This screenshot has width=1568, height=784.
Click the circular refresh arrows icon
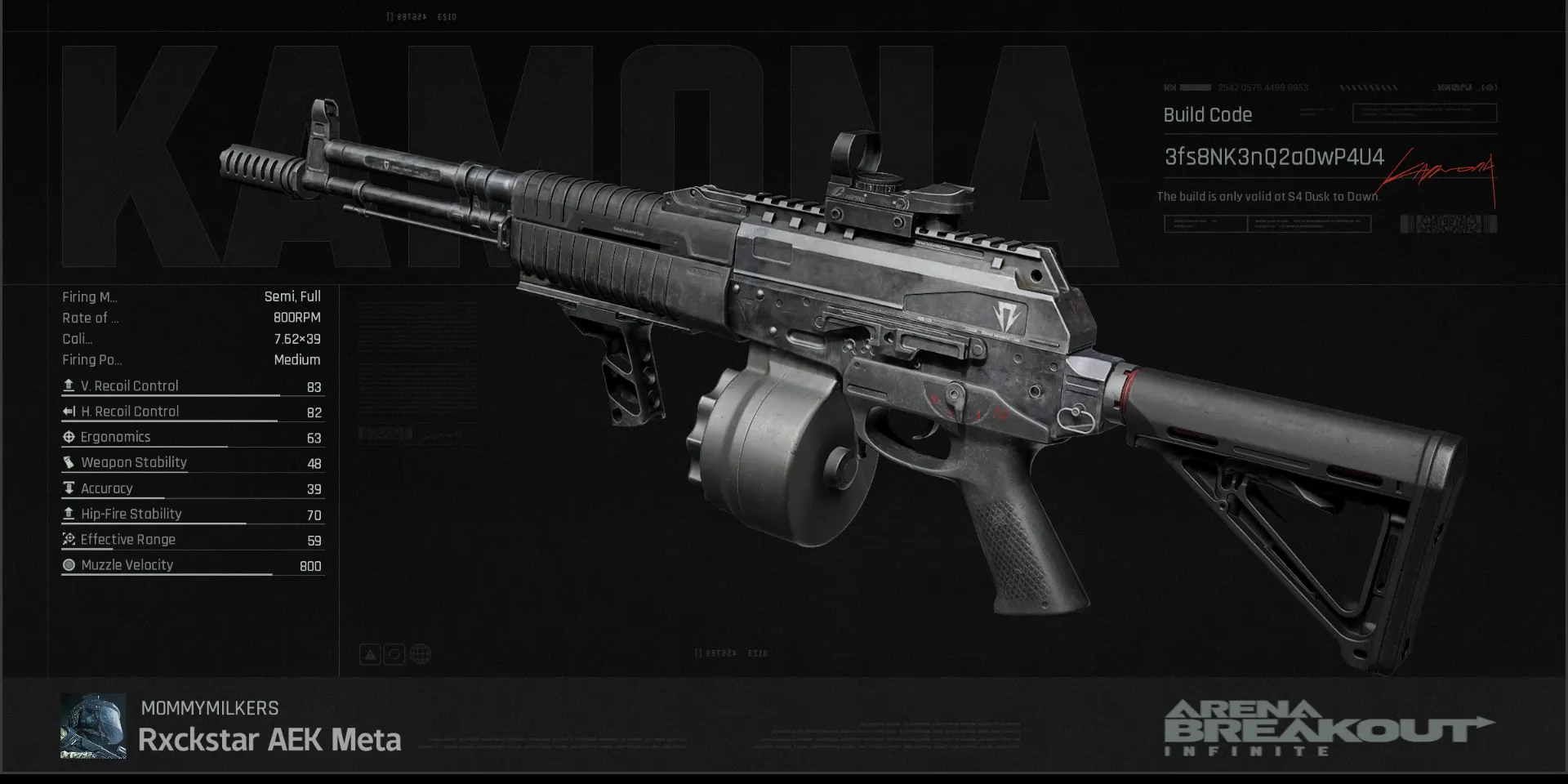click(394, 654)
